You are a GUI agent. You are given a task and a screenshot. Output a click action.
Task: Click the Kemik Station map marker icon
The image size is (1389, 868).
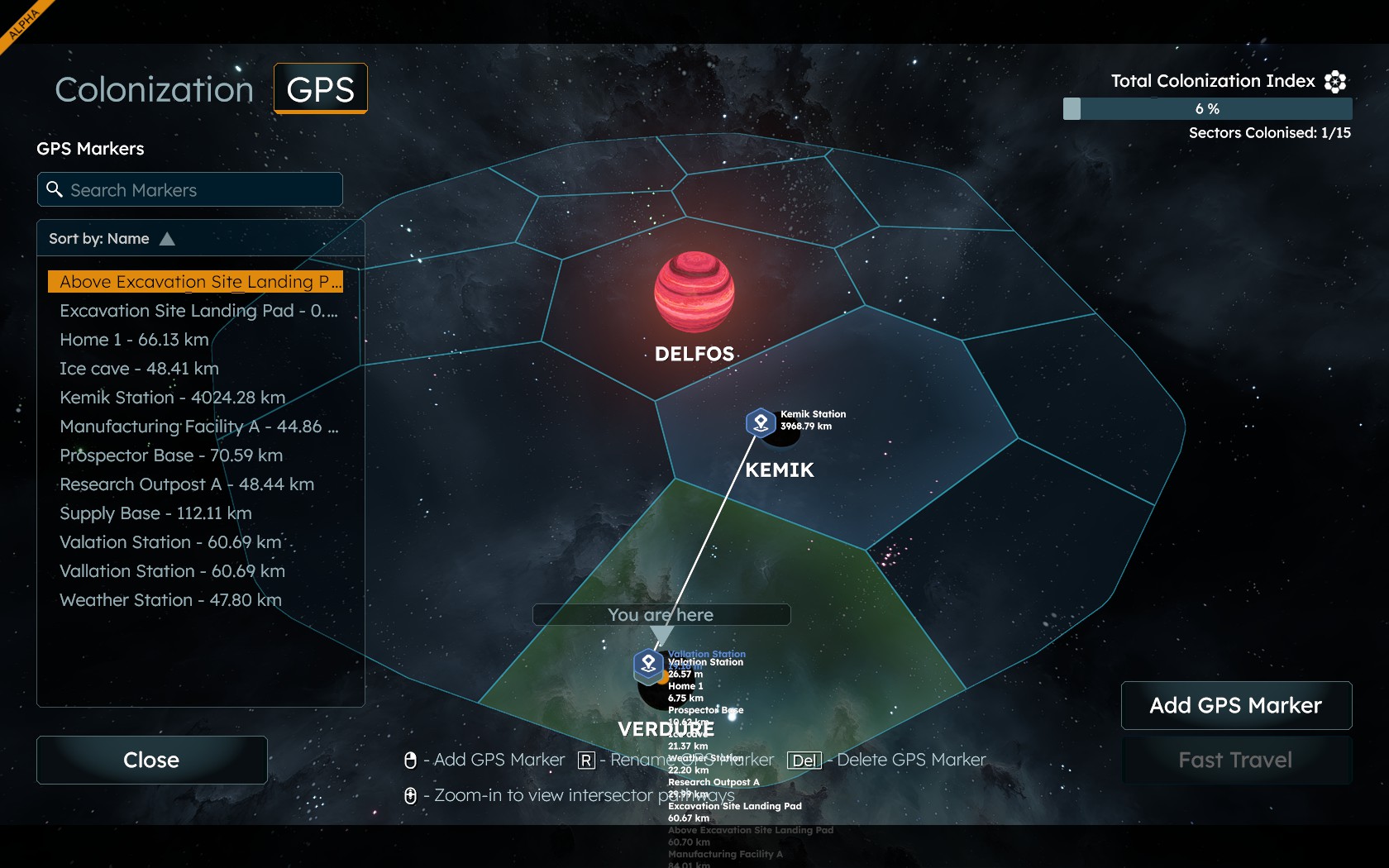coord(761,422)
